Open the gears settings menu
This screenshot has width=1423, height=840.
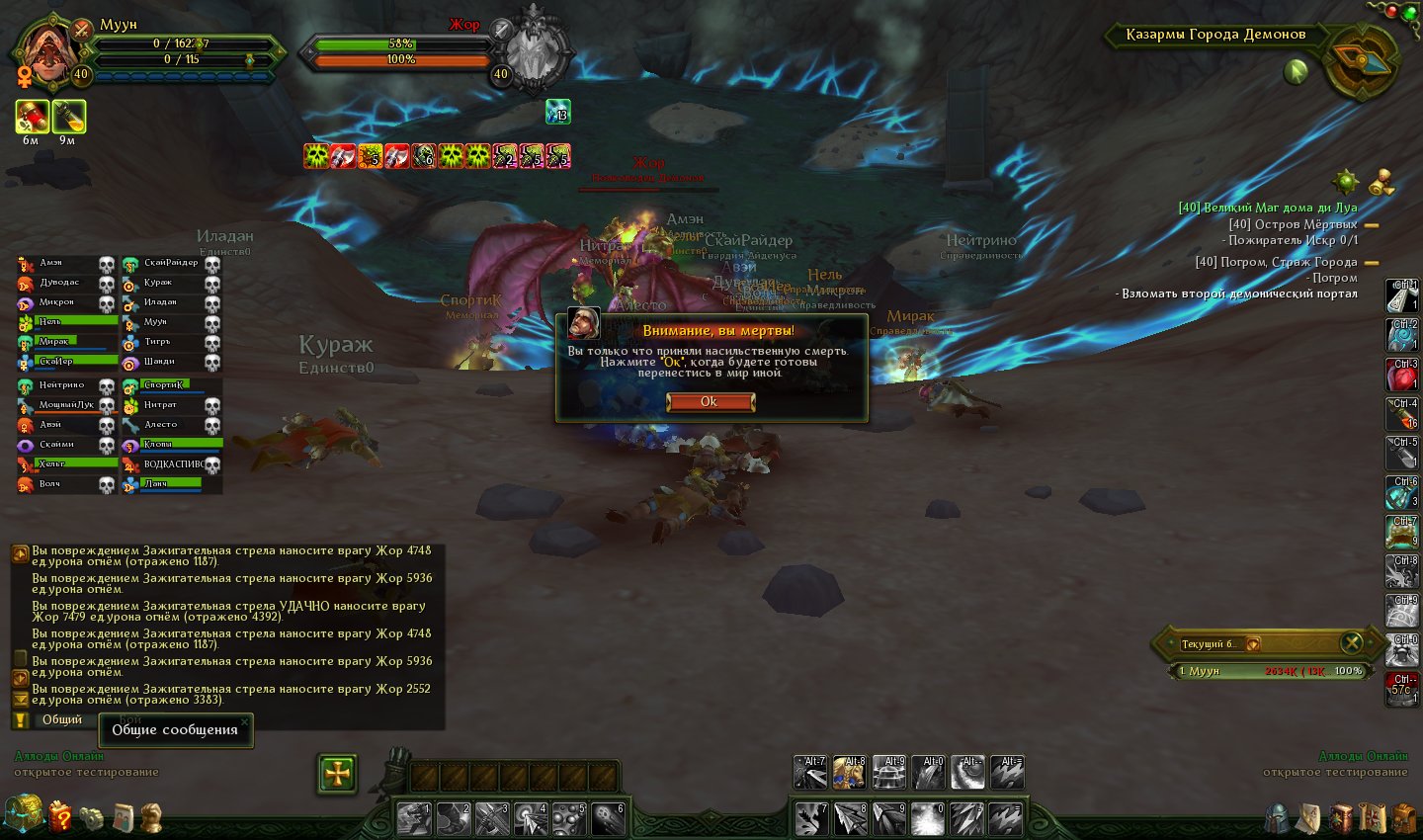[x=92, y=817]
